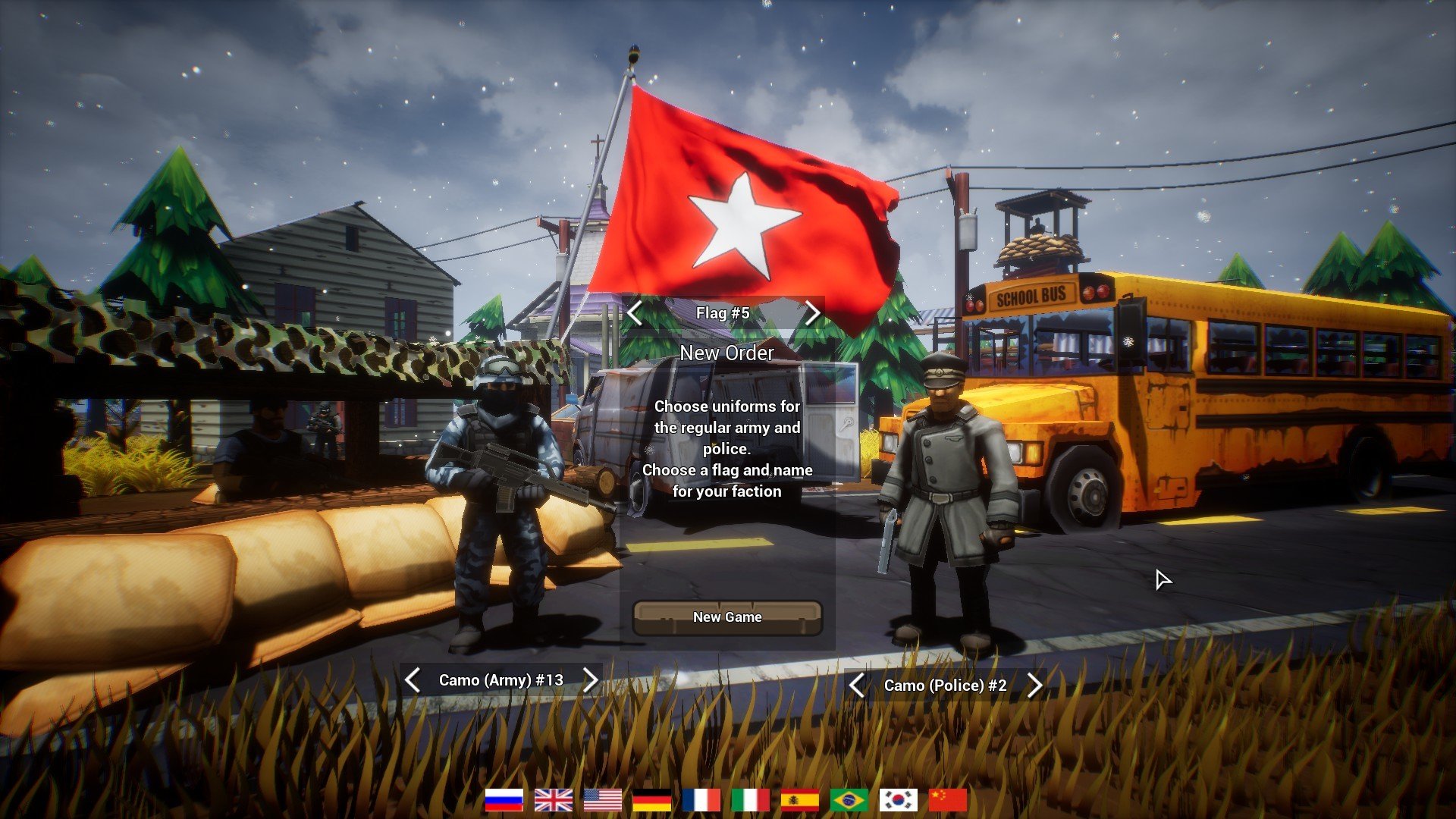Screen dimensions: 1456x819
Task: Choose the next police camo uniform
Action: click(1035, 686)
